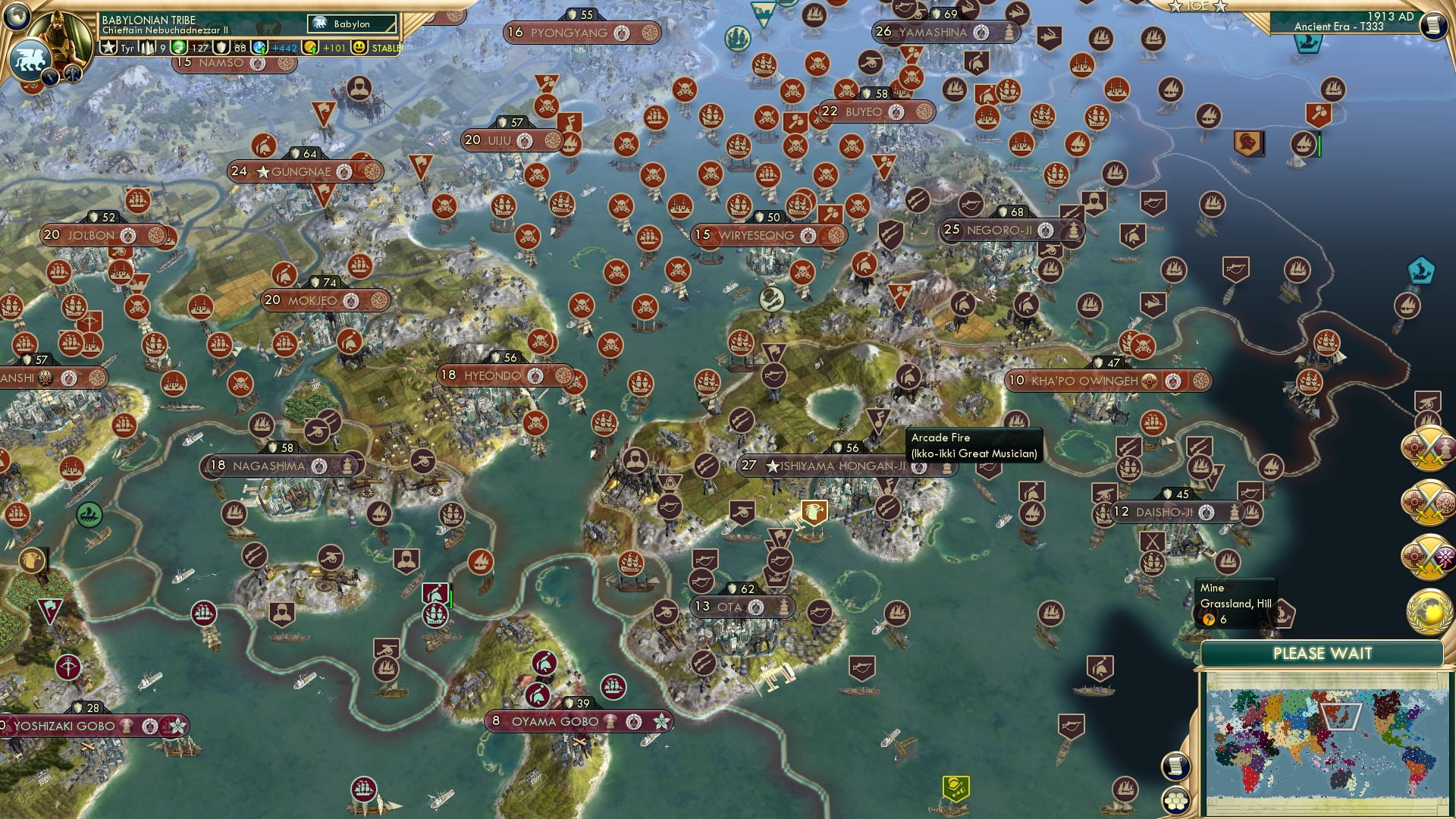Click the golden age star icon beside Tyr
The width and height of the screenshot is (1456, 819).
108,49
